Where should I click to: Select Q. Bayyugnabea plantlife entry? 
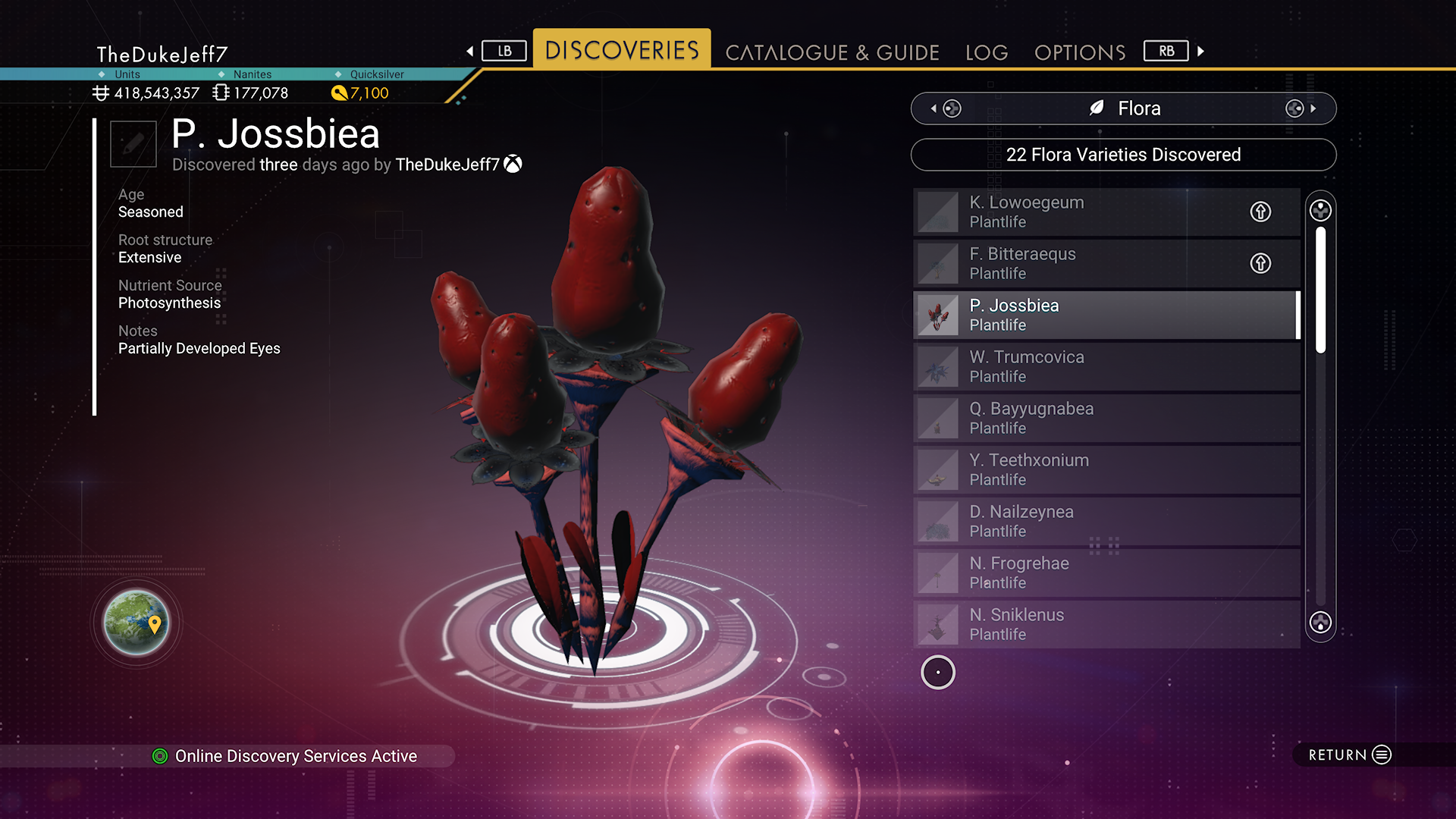coord(1106,418)
